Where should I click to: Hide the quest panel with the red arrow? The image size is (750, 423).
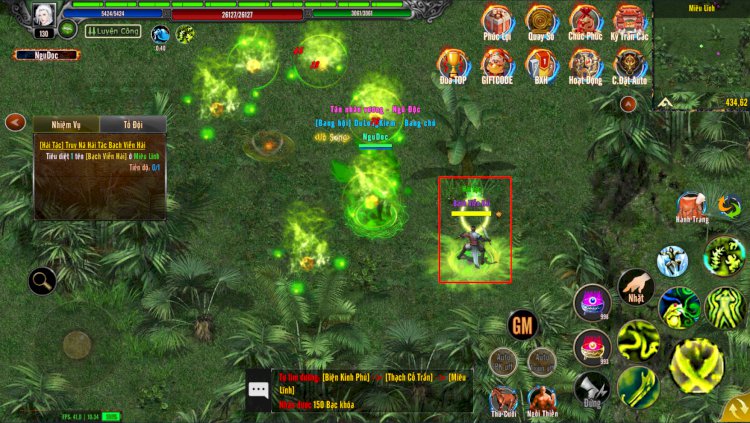click(x=15, y=122)
